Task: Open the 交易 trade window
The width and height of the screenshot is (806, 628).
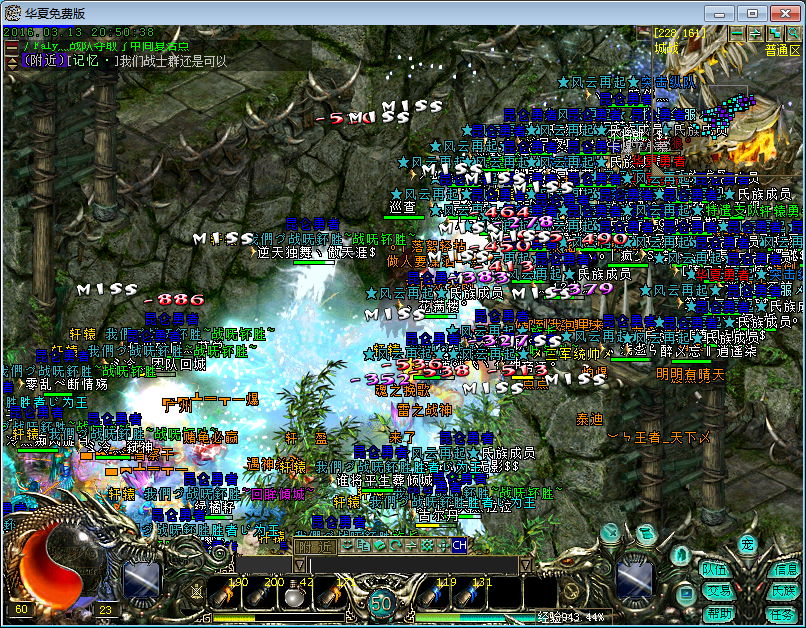Action: point(714,591)
